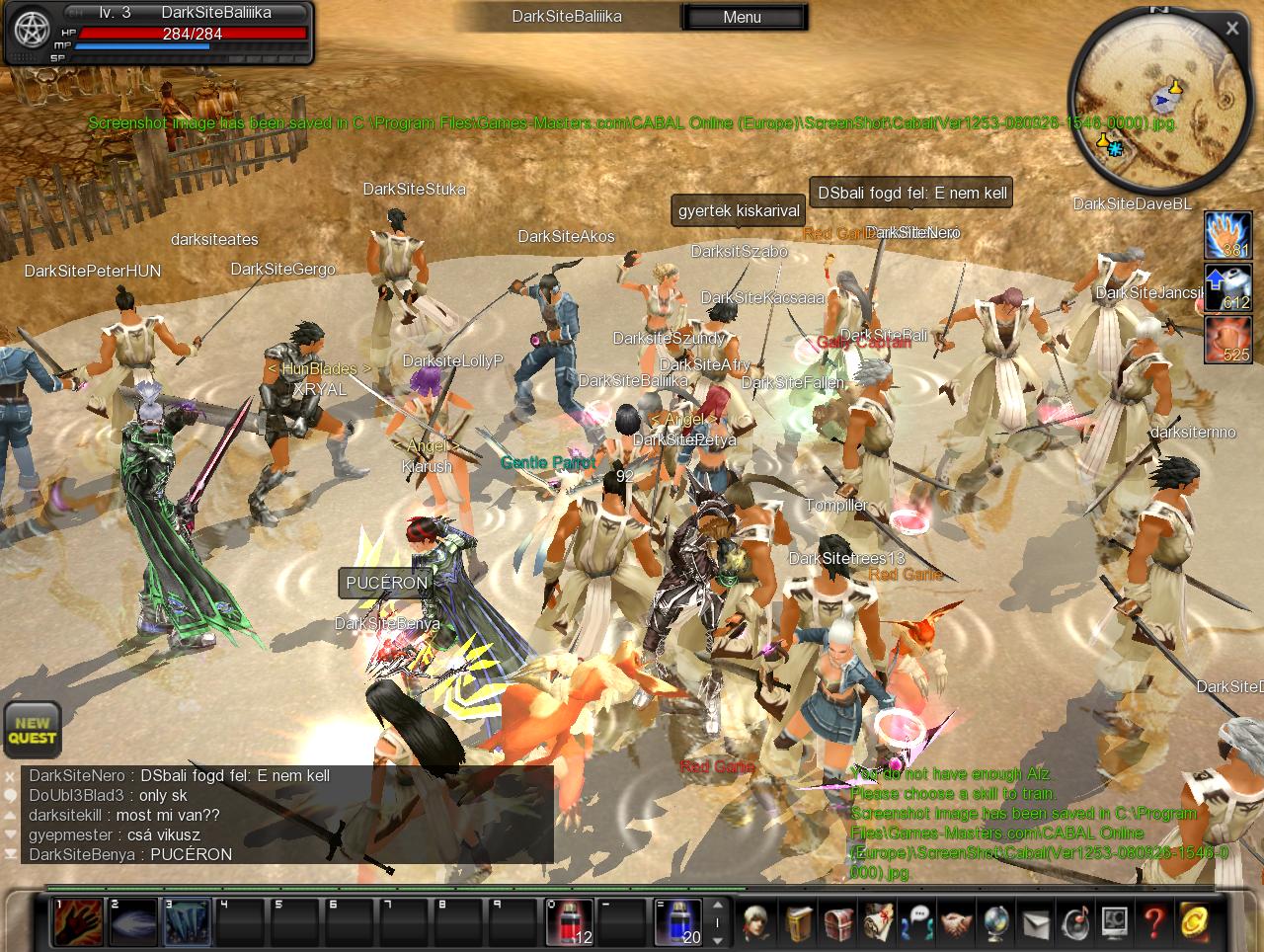1264x952 pixels.
Task: Open the gold coin cash shop icon
Action: pyautogui.click(x=1194, y=922)
